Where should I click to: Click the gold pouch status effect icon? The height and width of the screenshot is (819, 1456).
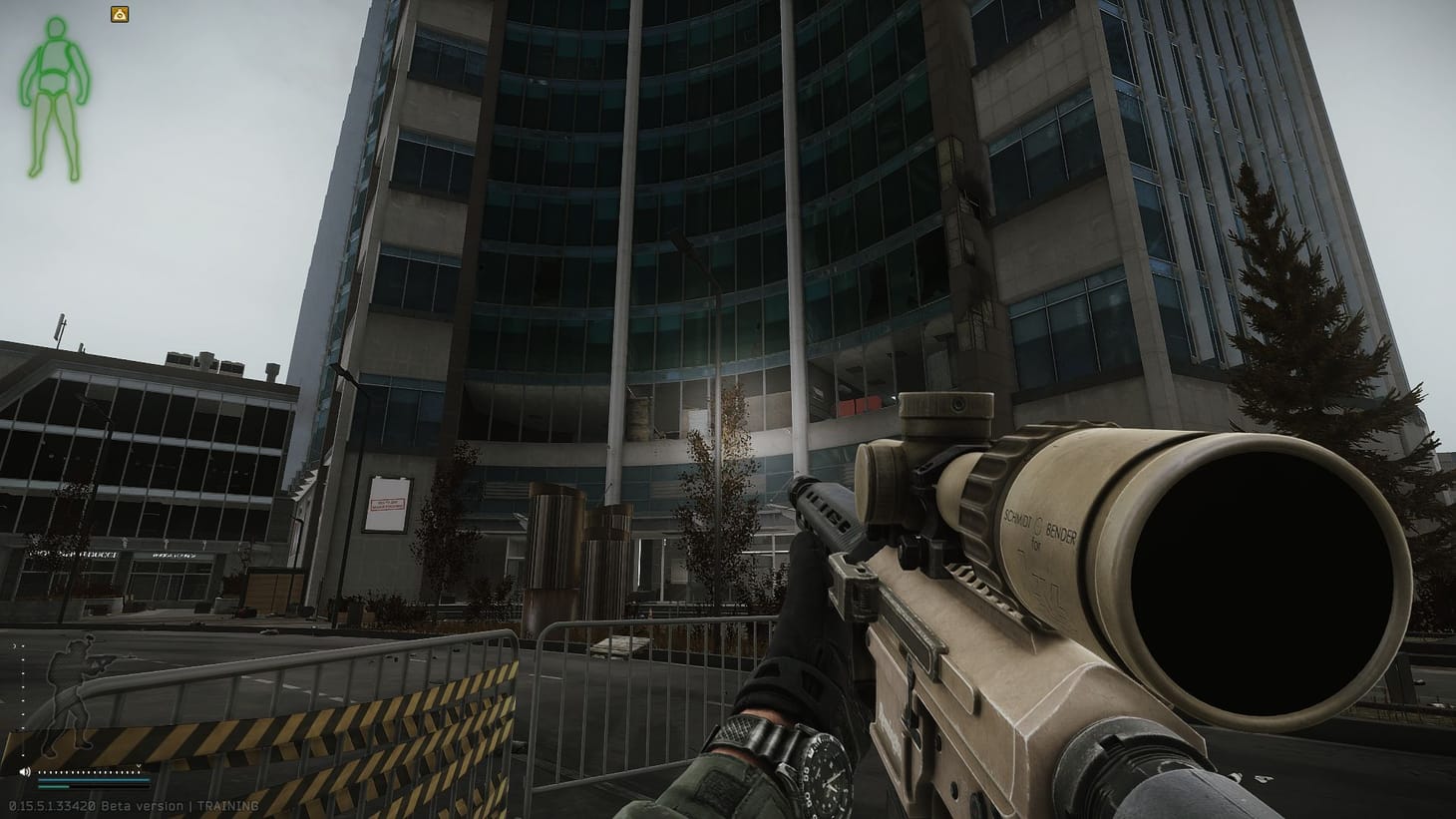[x=120, y=14]
